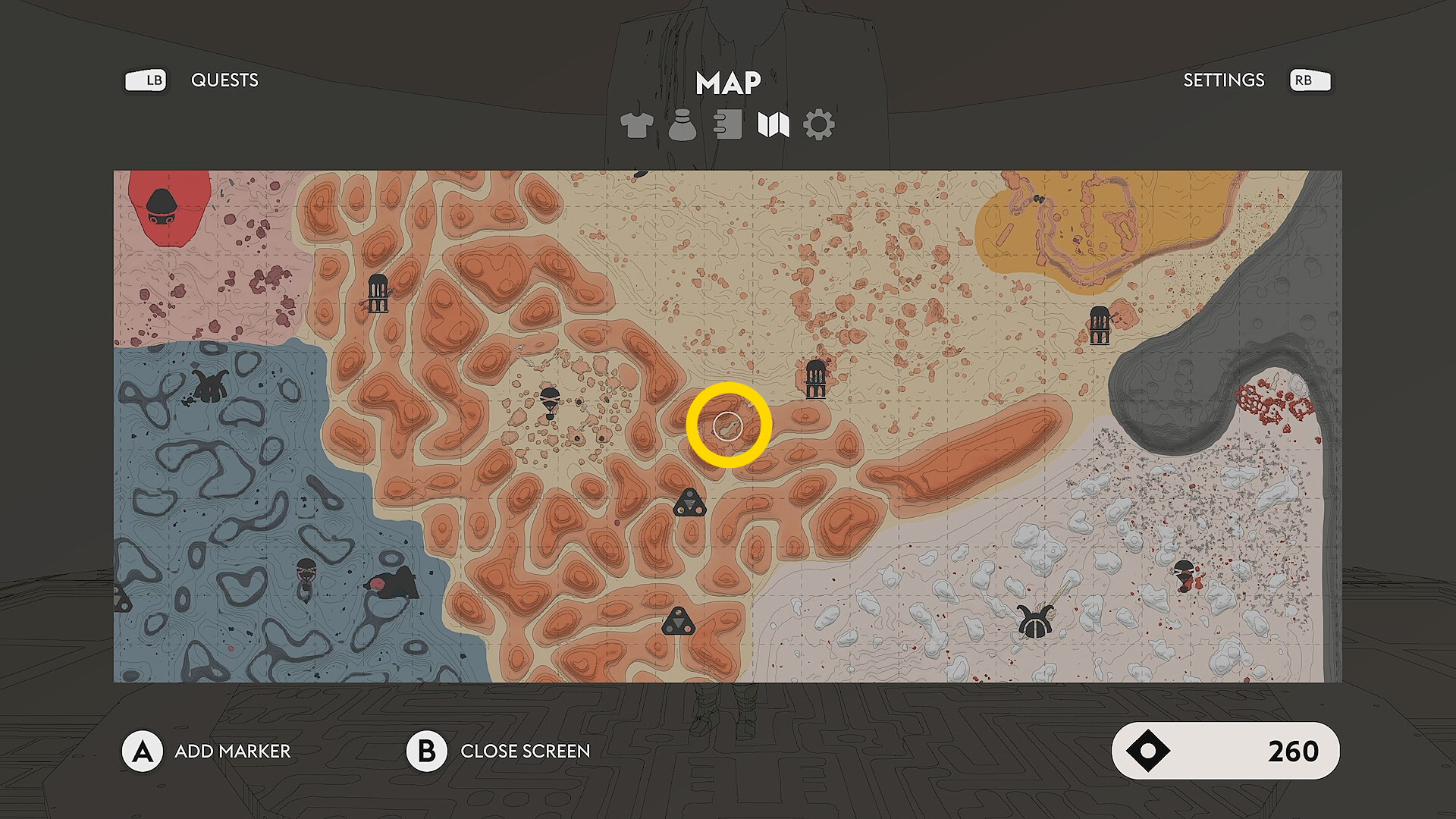Select the folded map tab icon
This screenshot has height=819, width=1456.
point(773,125)
